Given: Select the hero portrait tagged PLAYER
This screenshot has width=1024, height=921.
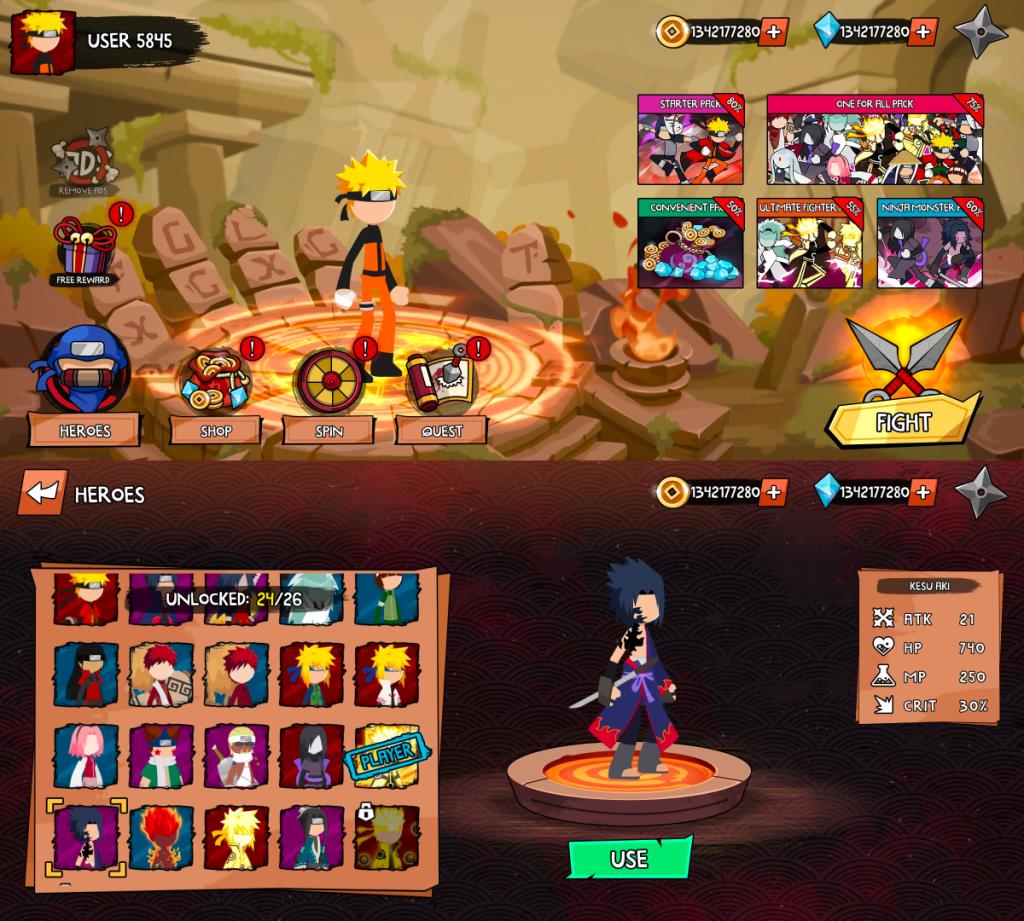Looking at the screenshot, I should [386, 756].
